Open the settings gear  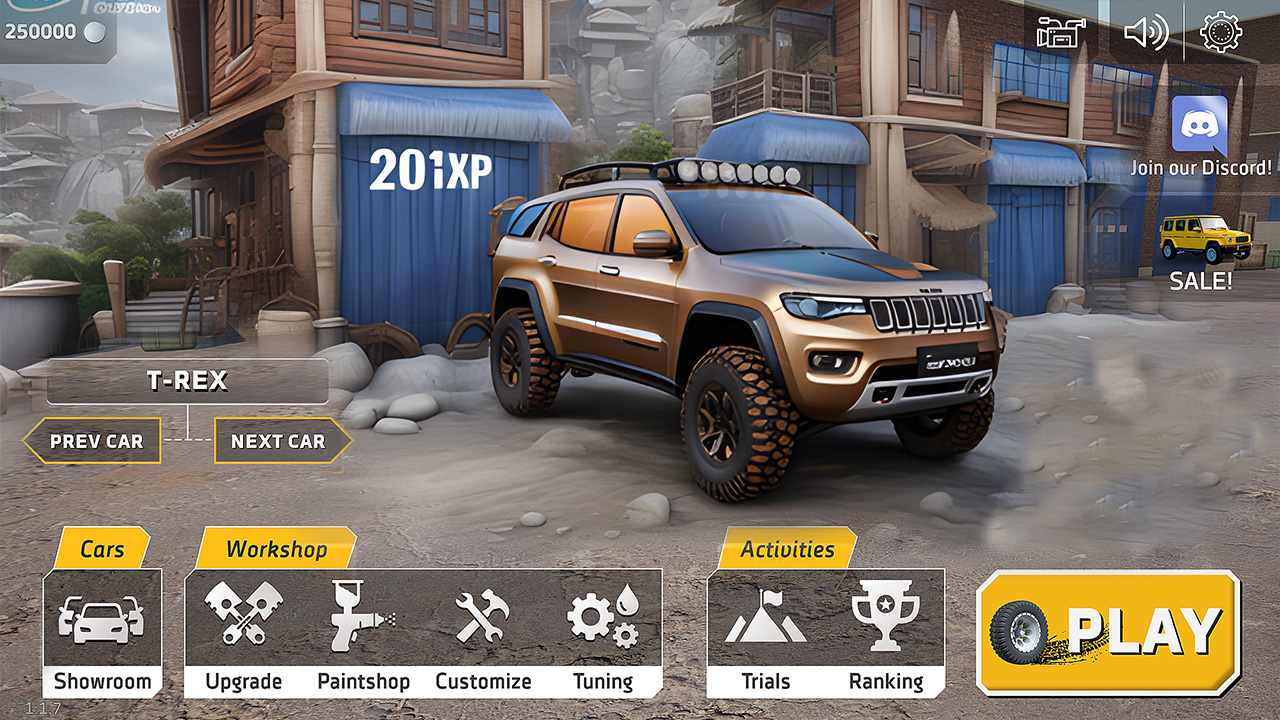[1221, 33]
